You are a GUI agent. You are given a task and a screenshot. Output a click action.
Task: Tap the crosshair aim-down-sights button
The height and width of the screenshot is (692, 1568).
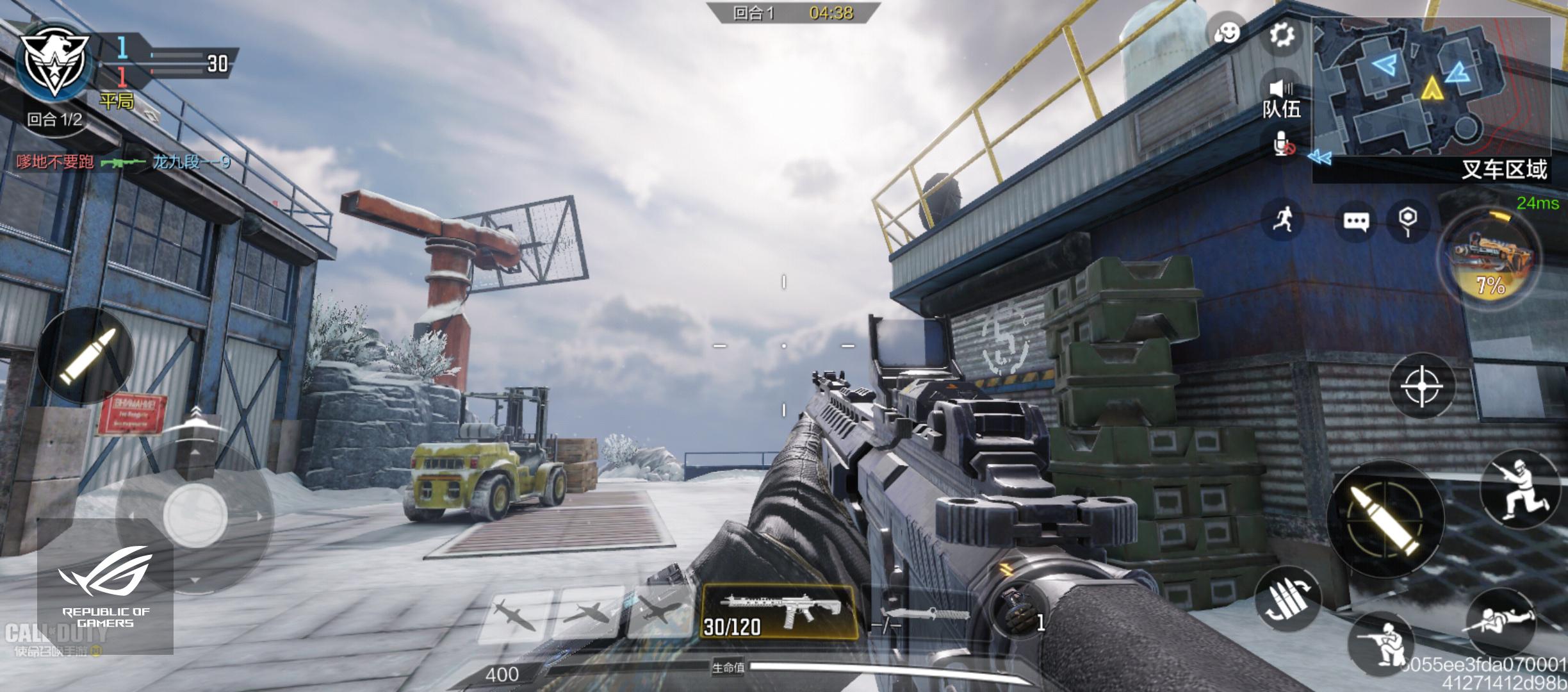click(1421, 386)
